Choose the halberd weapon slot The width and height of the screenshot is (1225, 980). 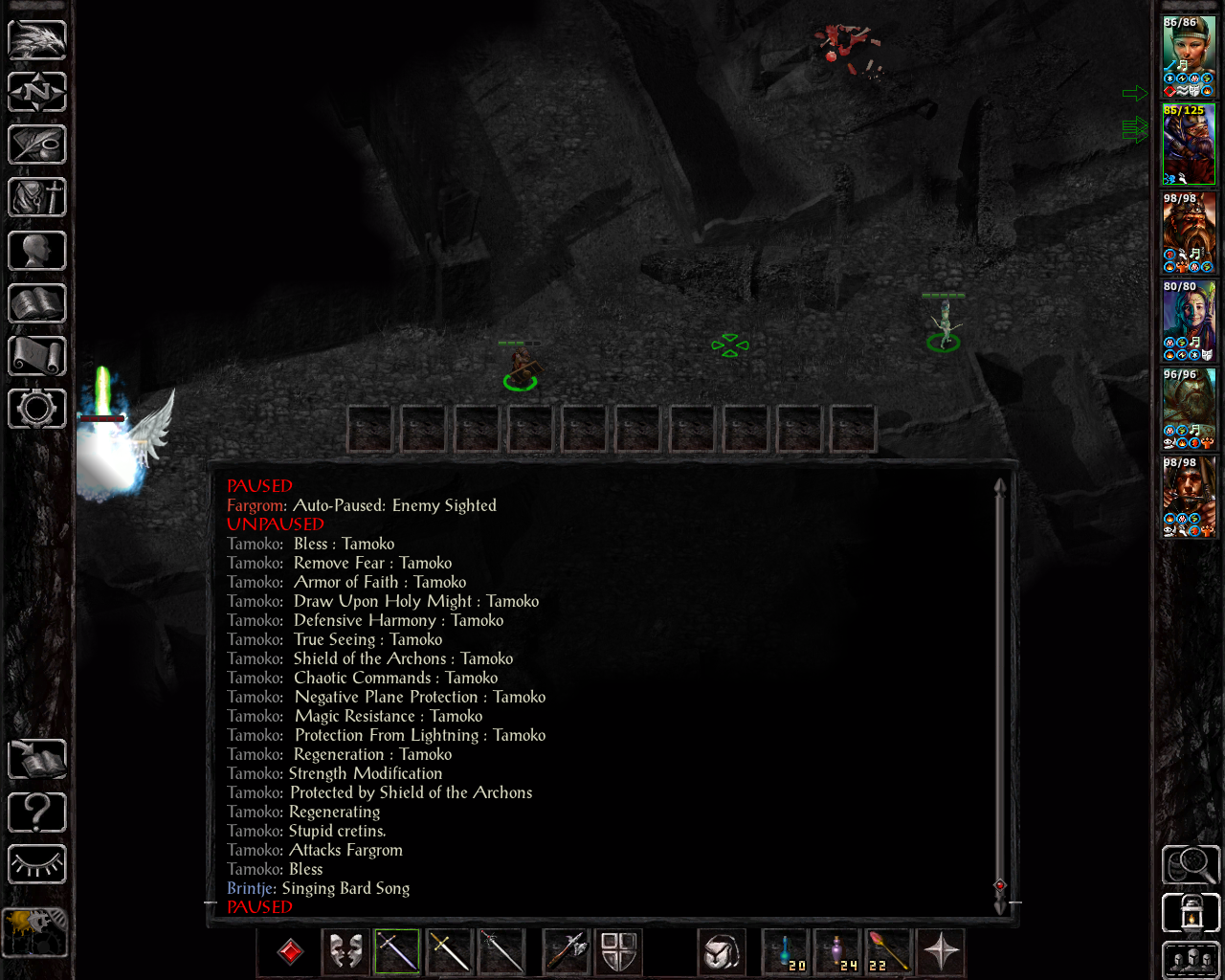point(567,952)
